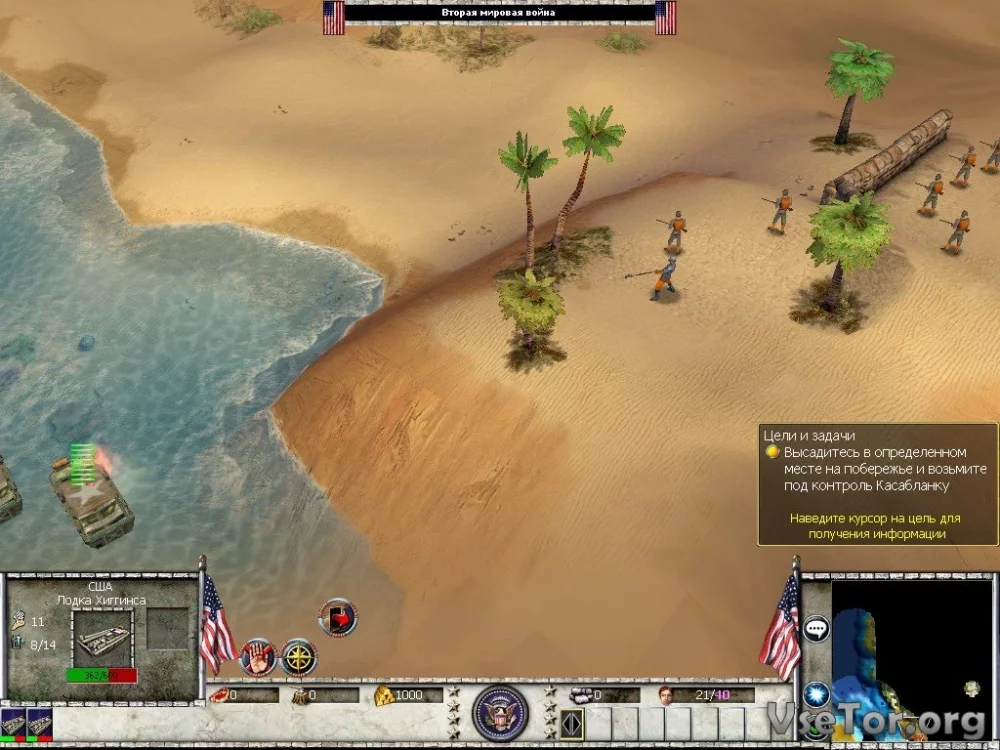The image size is (1000, 750).
Task: Select the compass star formation command
Action: coord(299,656)
